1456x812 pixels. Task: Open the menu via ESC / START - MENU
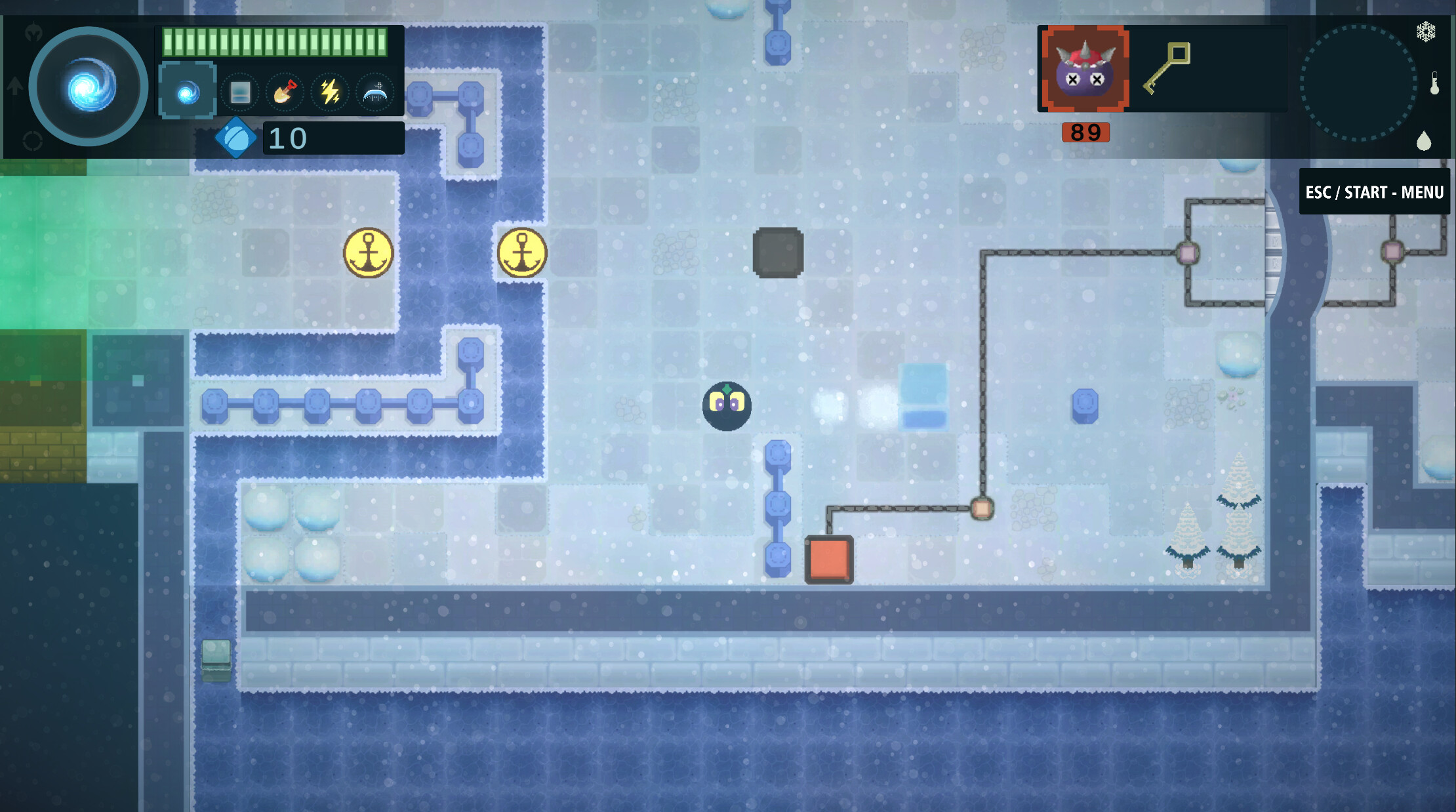[1375, 192]
